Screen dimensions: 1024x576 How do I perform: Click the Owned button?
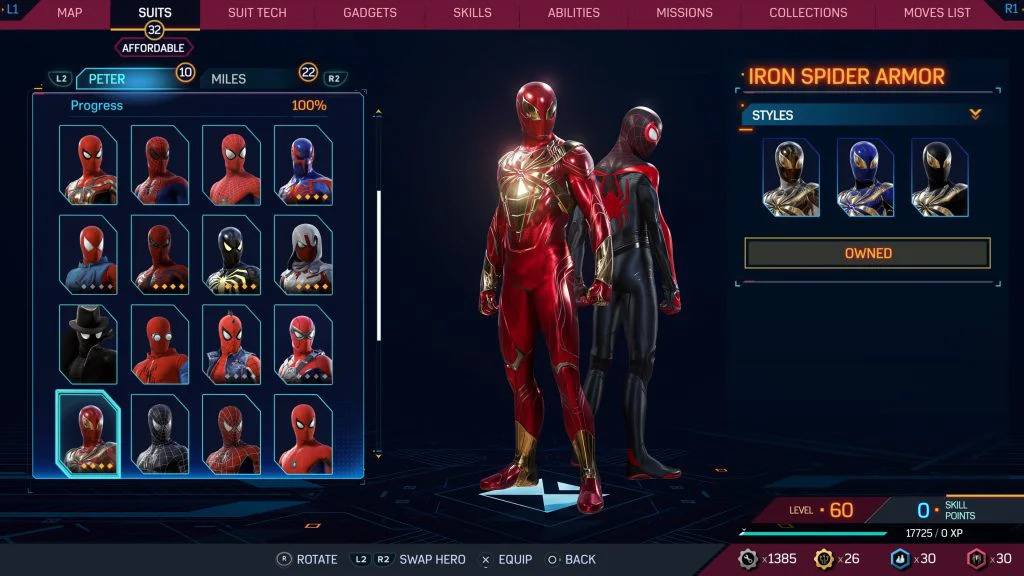[x=867, y=253]
